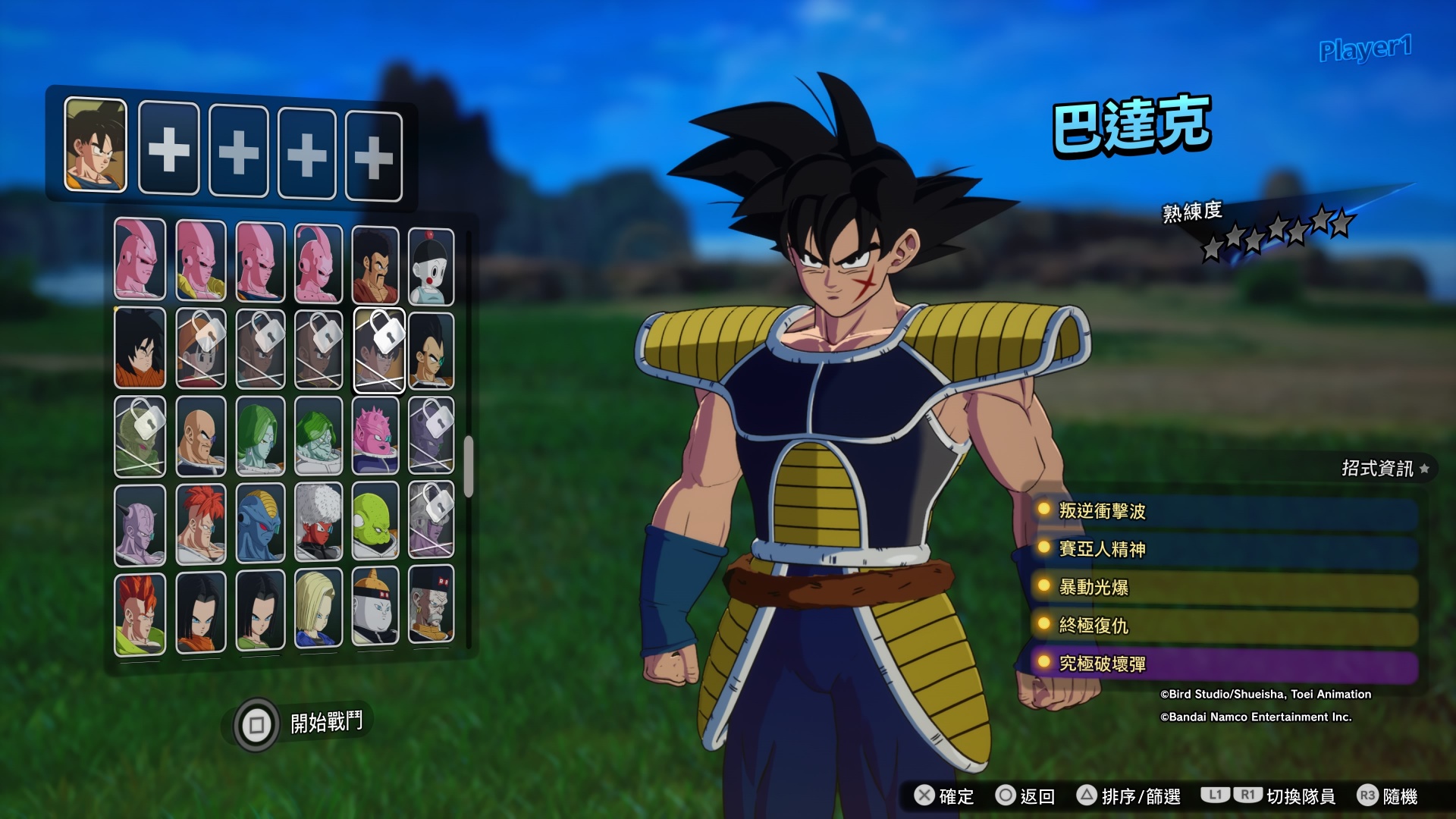Choose bald Nappa character tile
Image resolution: width=1456 pixels, height=819 pixels.
[x=201, y=437]
